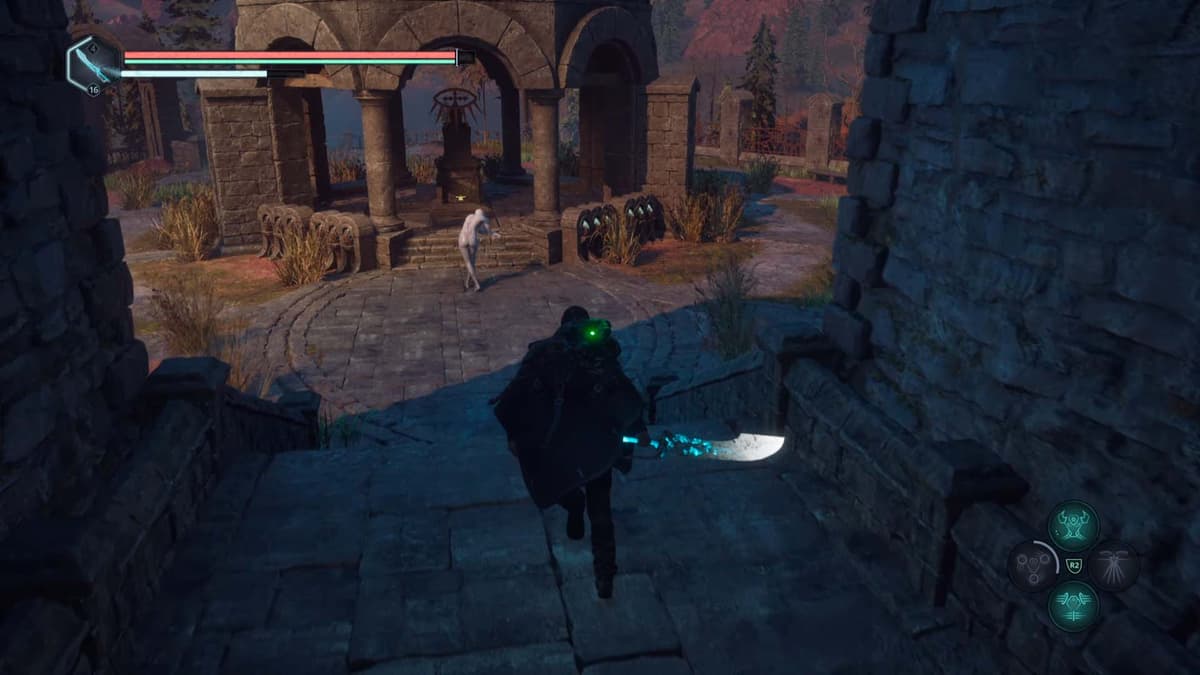Activate the top glowing teal ability with raised arms
The image size is (1200, 675).
1073,526
